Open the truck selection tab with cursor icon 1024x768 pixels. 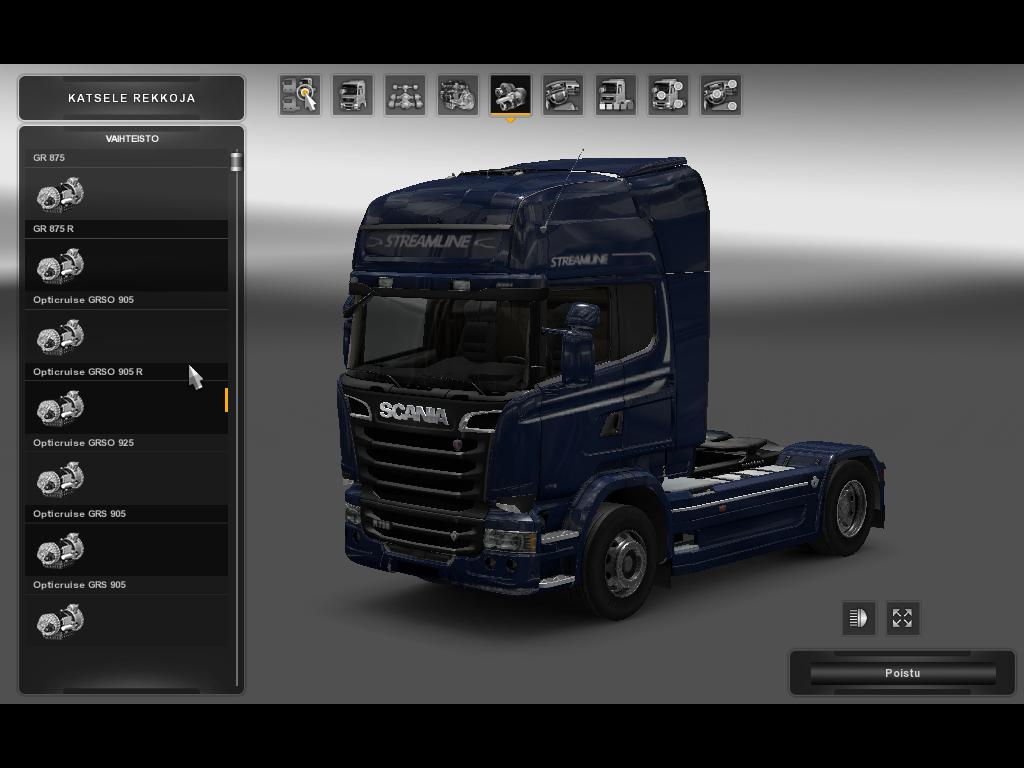pyautogui.click(x=300, y=95)
